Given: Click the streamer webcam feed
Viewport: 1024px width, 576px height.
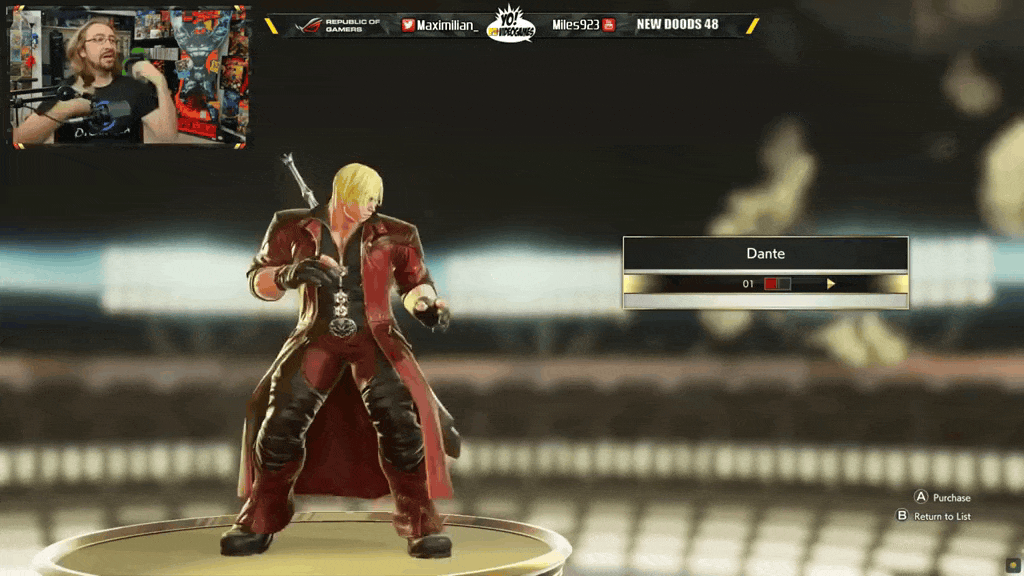Looking at the screenshot, I should pyautogui.click(x=130, y=77).
